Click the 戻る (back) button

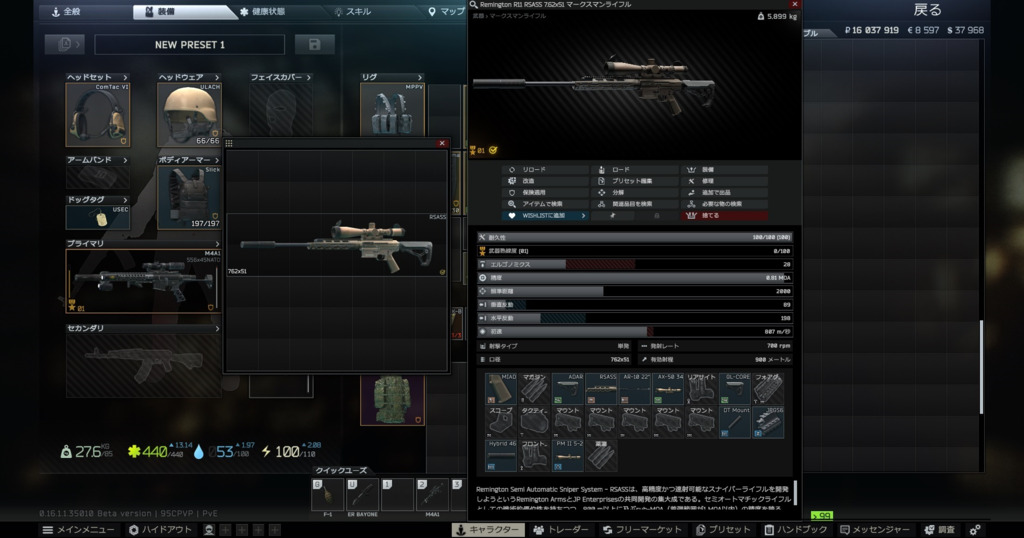pyautogui.click(x=927, y=10)
